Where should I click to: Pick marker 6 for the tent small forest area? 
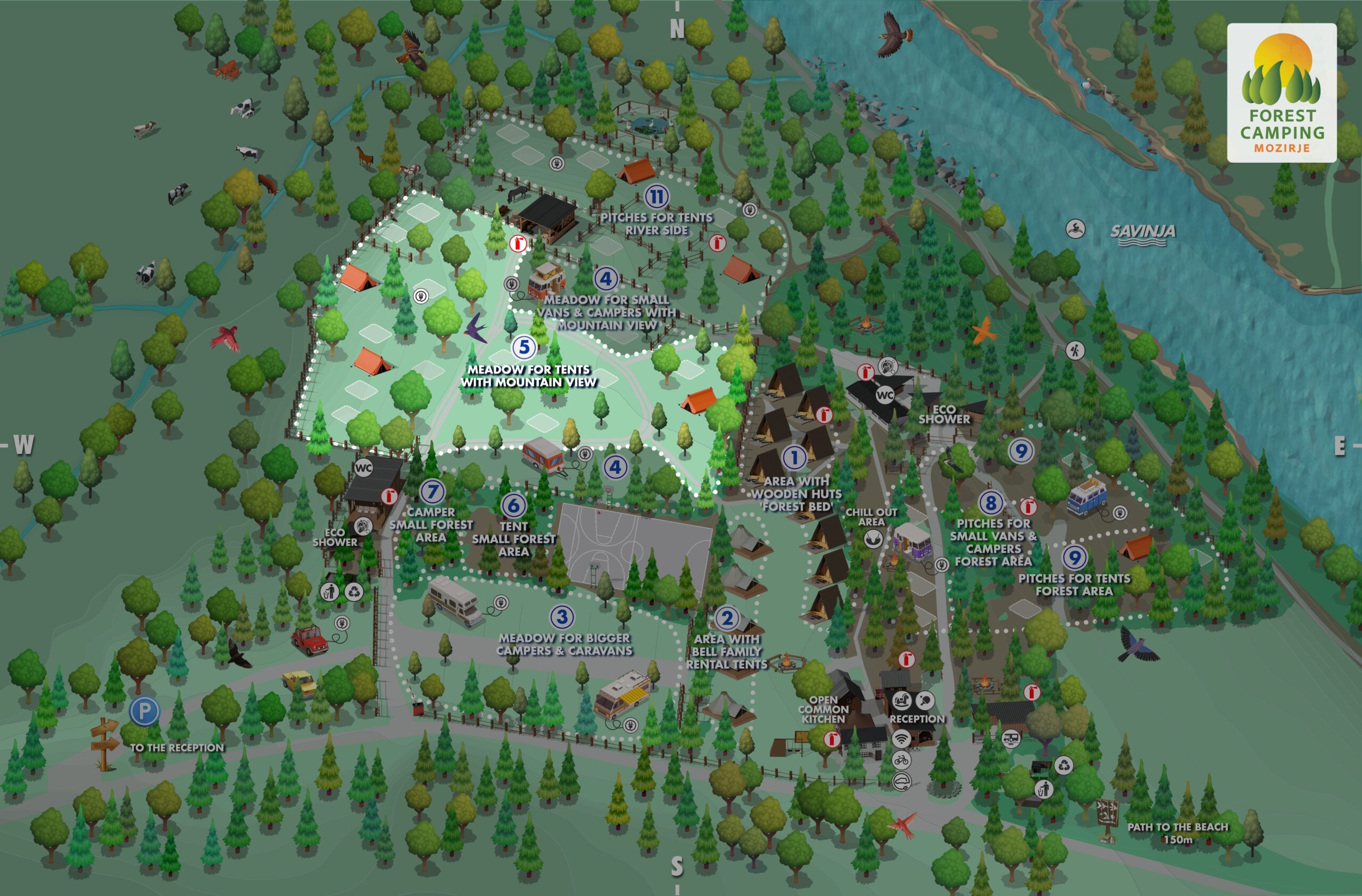click(x=513, y=504)
